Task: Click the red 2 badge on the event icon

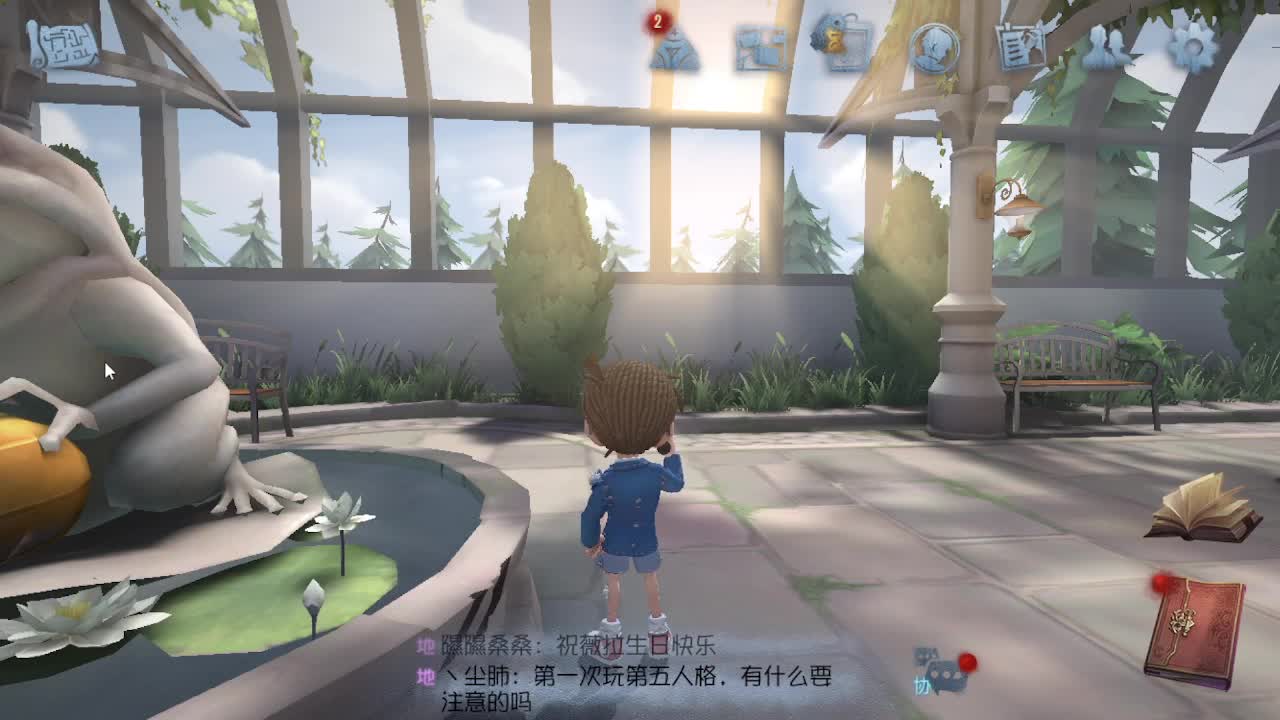Action: coord(657,20)
